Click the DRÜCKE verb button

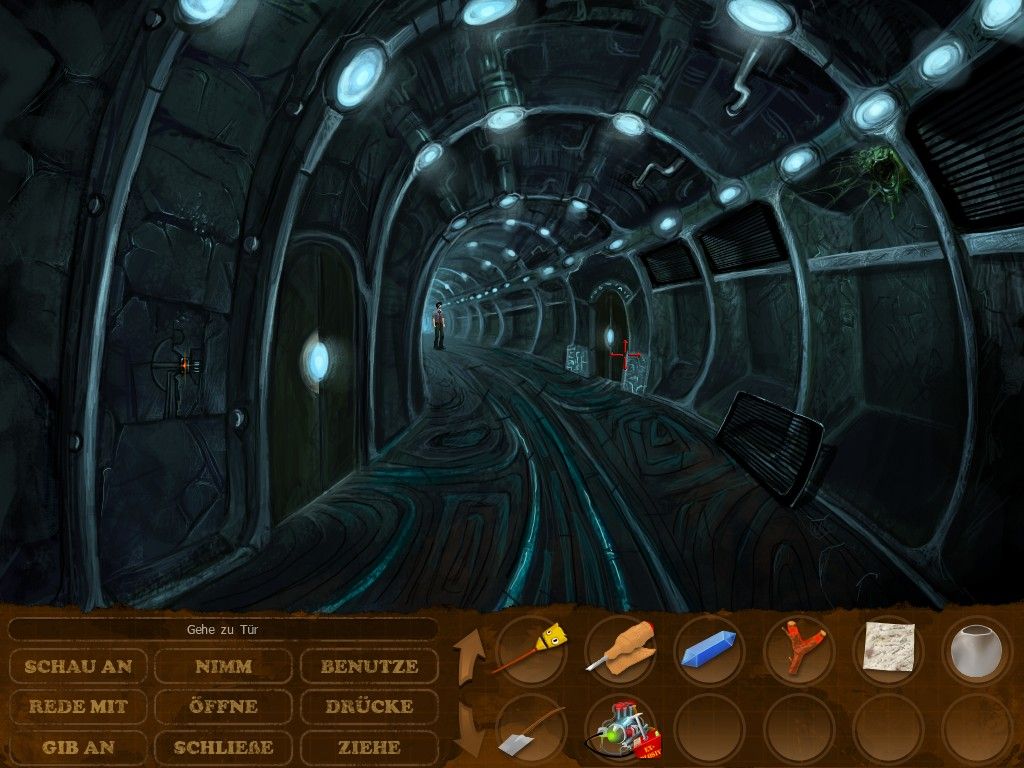pos(369,707)
